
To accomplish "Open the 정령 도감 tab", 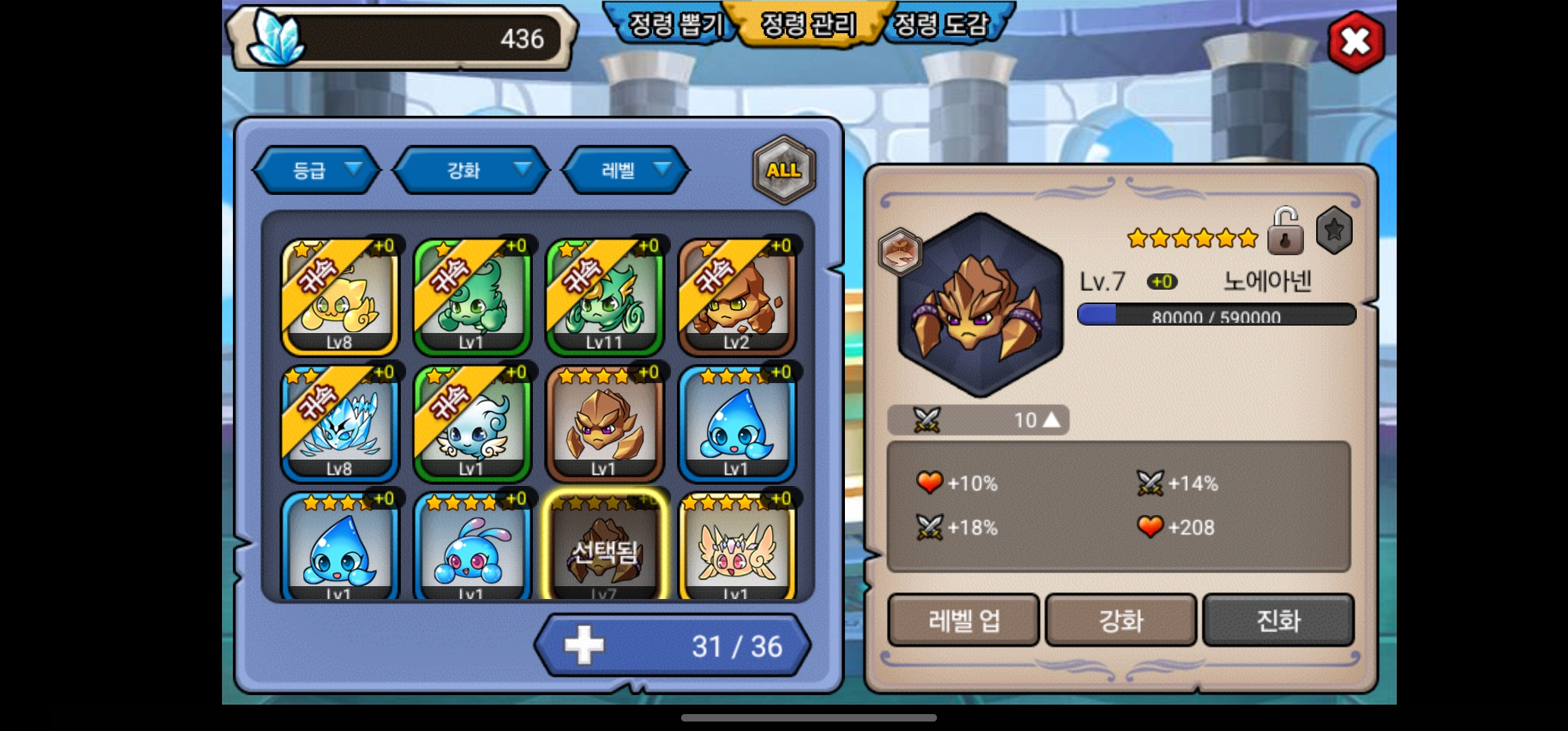I will [x=941, y=26].
